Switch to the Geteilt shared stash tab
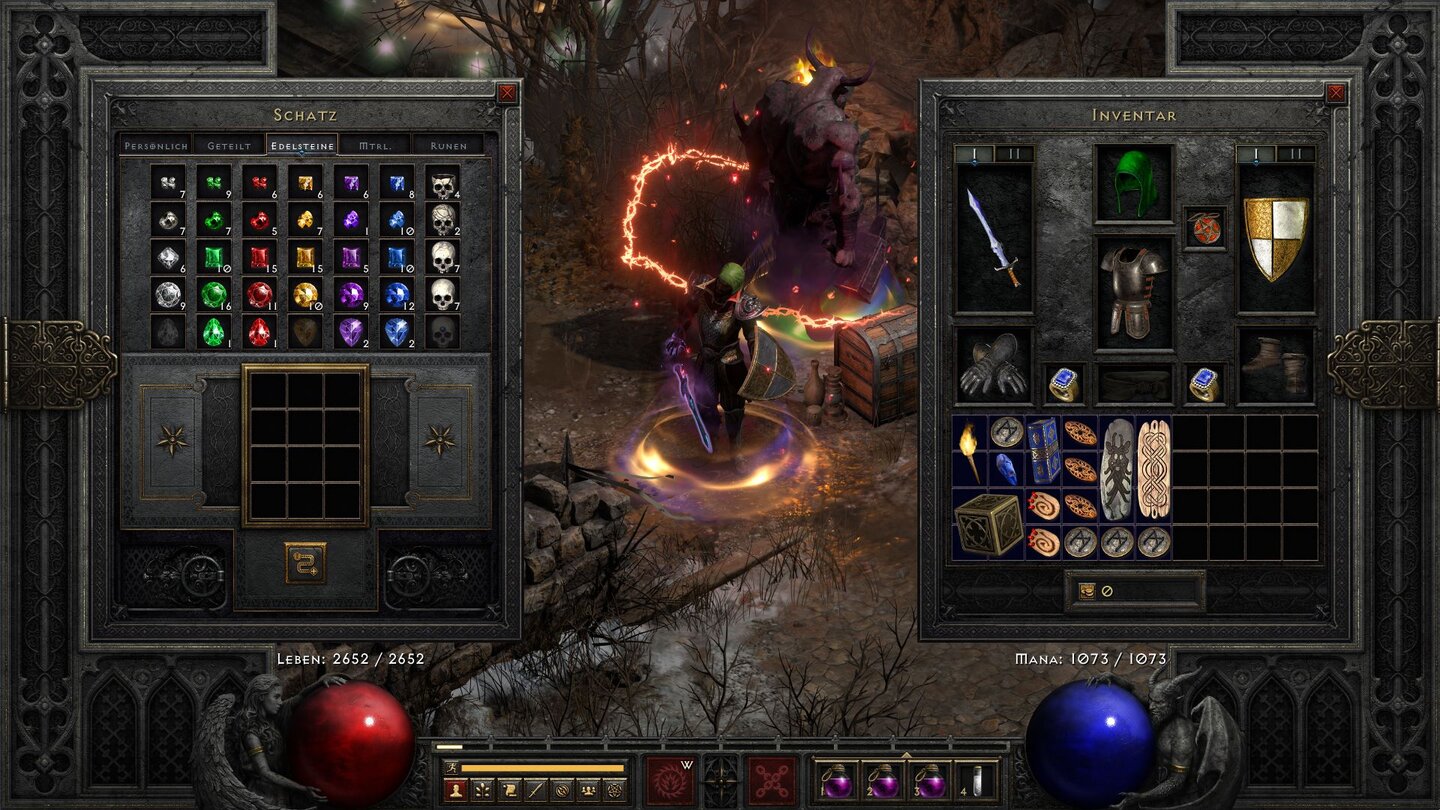The width and height of the screenshot is (1440, 810). tap(231, 145)
